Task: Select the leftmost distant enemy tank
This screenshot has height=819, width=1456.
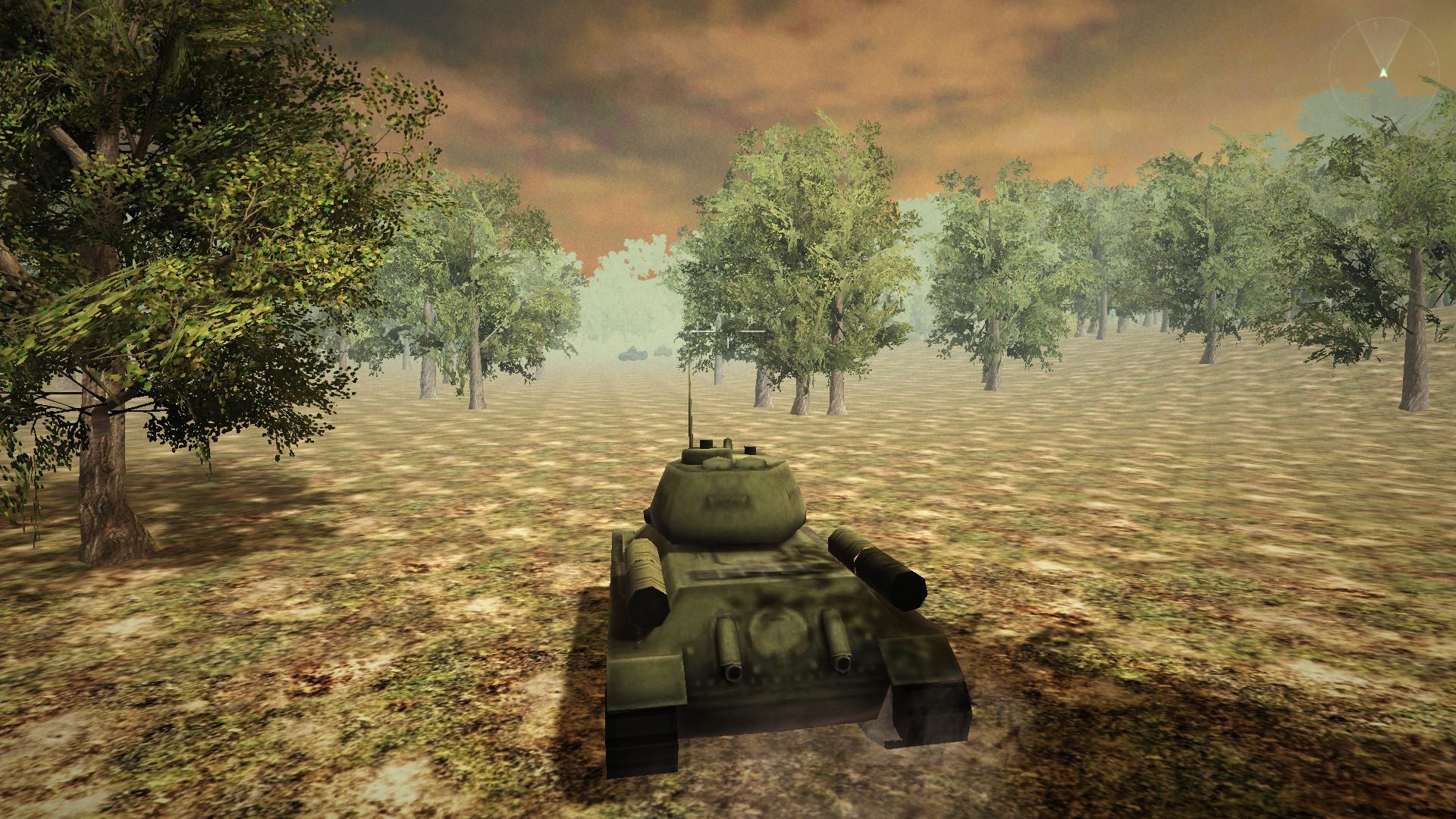Action: (x=633, y=354)
